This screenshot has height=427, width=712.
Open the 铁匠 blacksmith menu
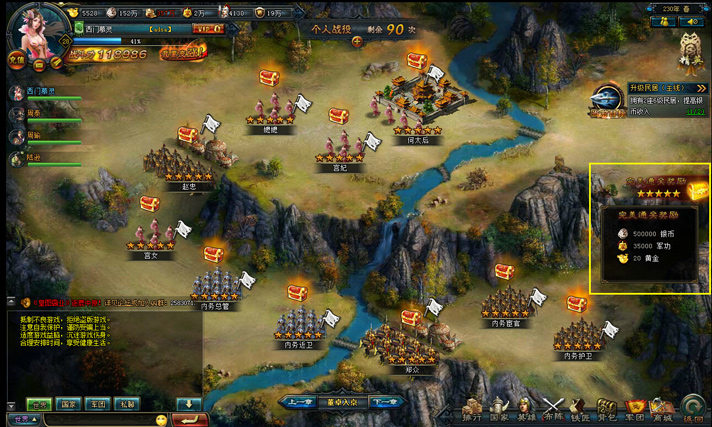[x=580, y=409]
